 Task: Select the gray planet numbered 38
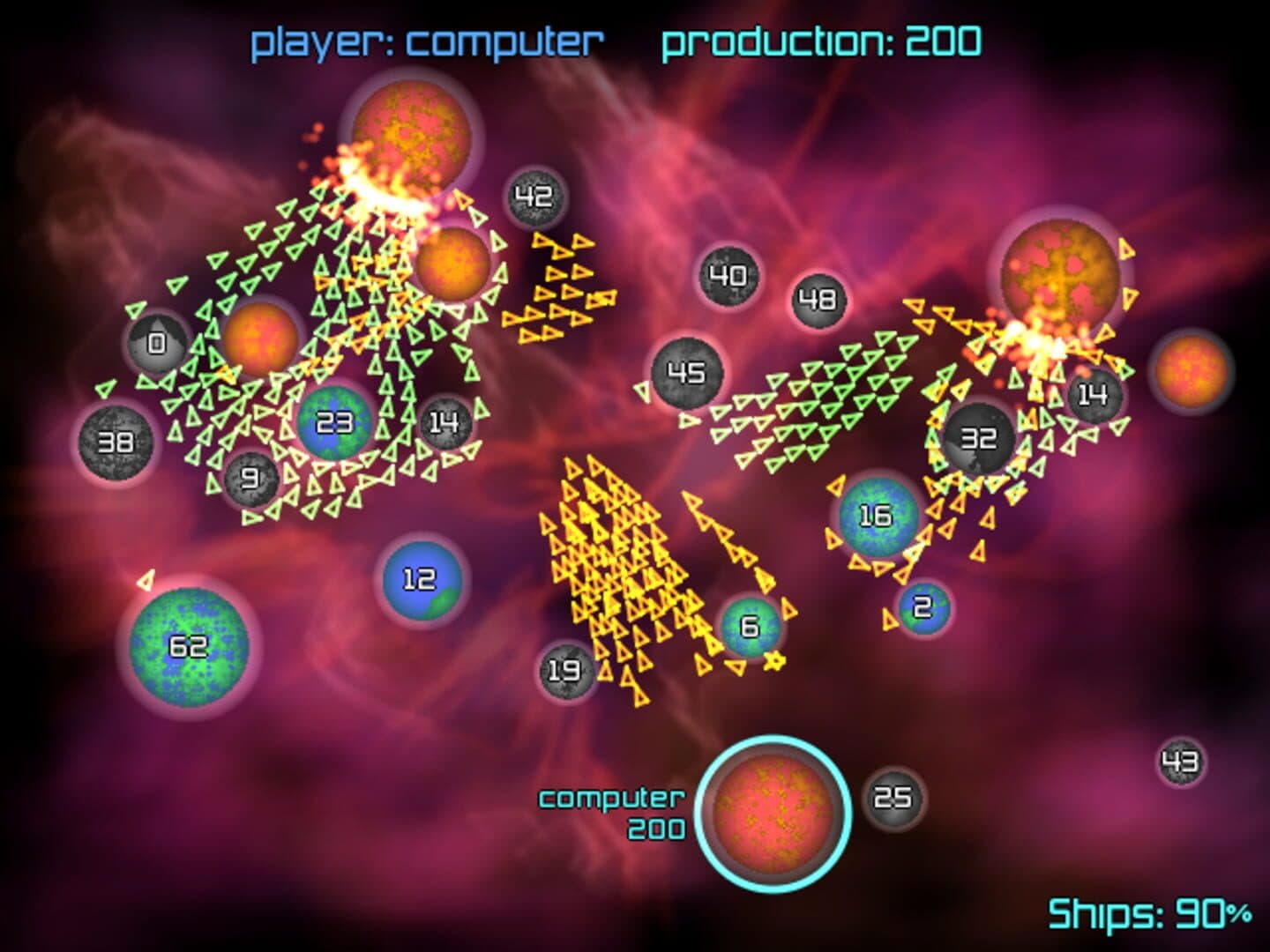coord(116,442)
